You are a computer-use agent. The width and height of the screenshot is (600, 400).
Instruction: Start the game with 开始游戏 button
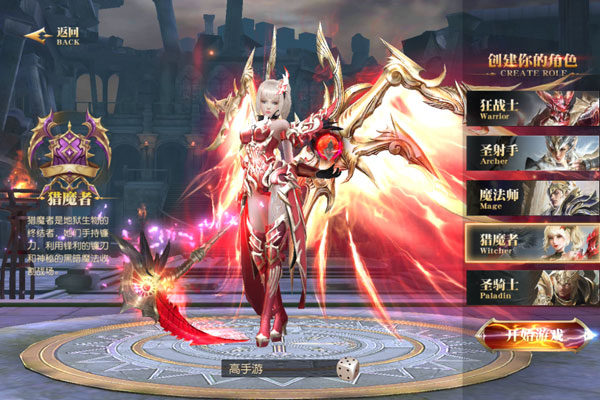tap(531, 336)
